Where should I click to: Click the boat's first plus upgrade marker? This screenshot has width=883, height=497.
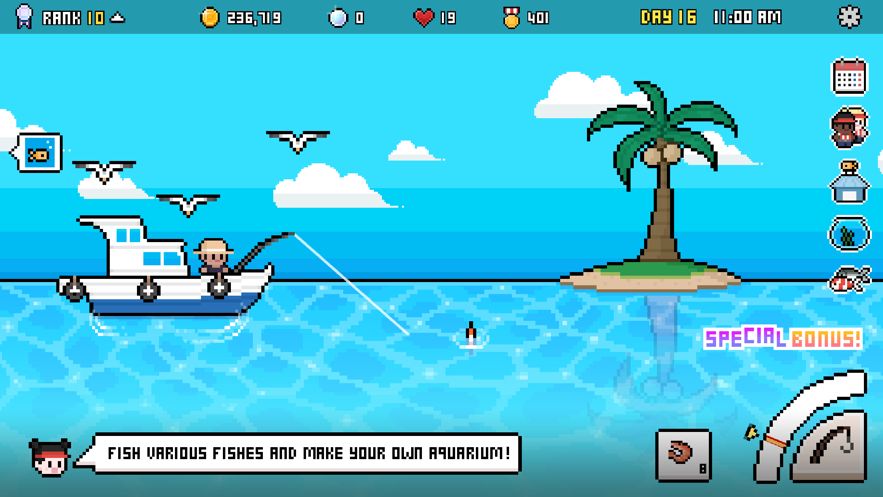point(74,290)
